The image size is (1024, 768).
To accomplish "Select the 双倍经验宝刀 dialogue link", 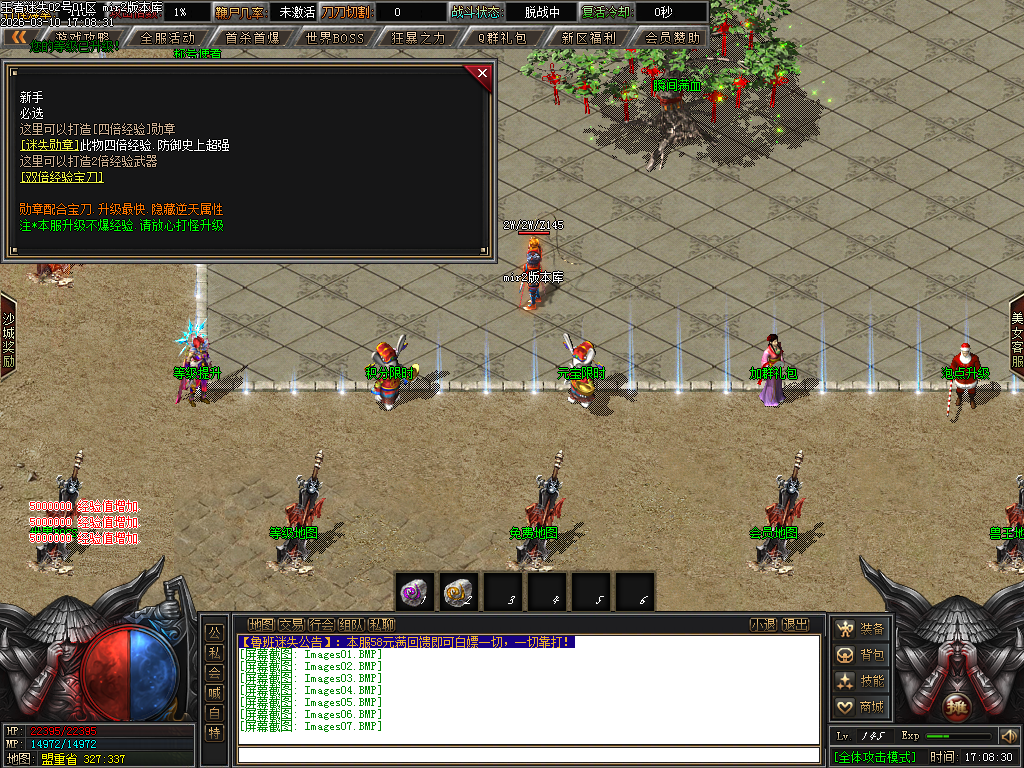I will coord(62,177).
